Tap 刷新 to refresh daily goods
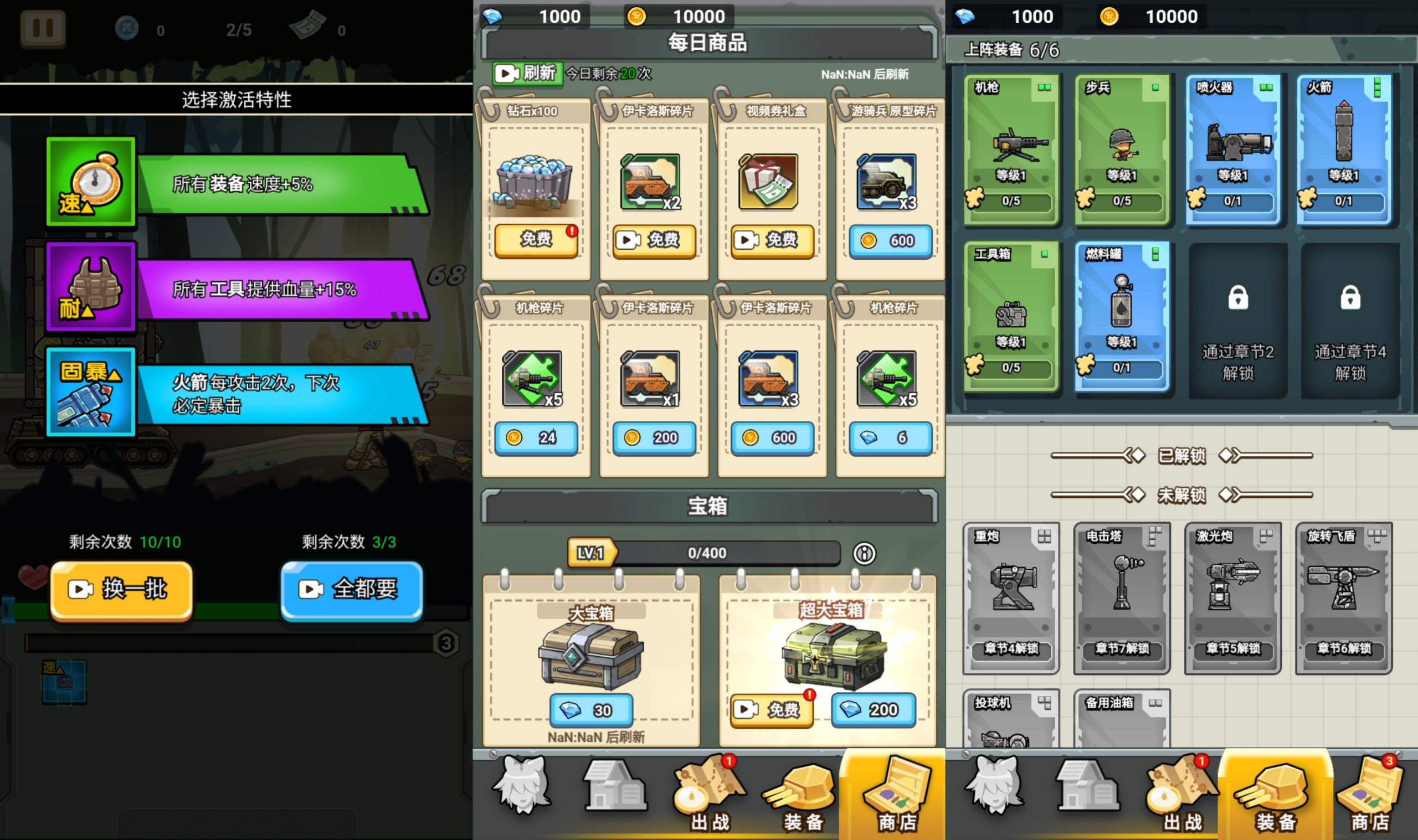This screenshot has height=840, width=1418. (x=527, y=74)
